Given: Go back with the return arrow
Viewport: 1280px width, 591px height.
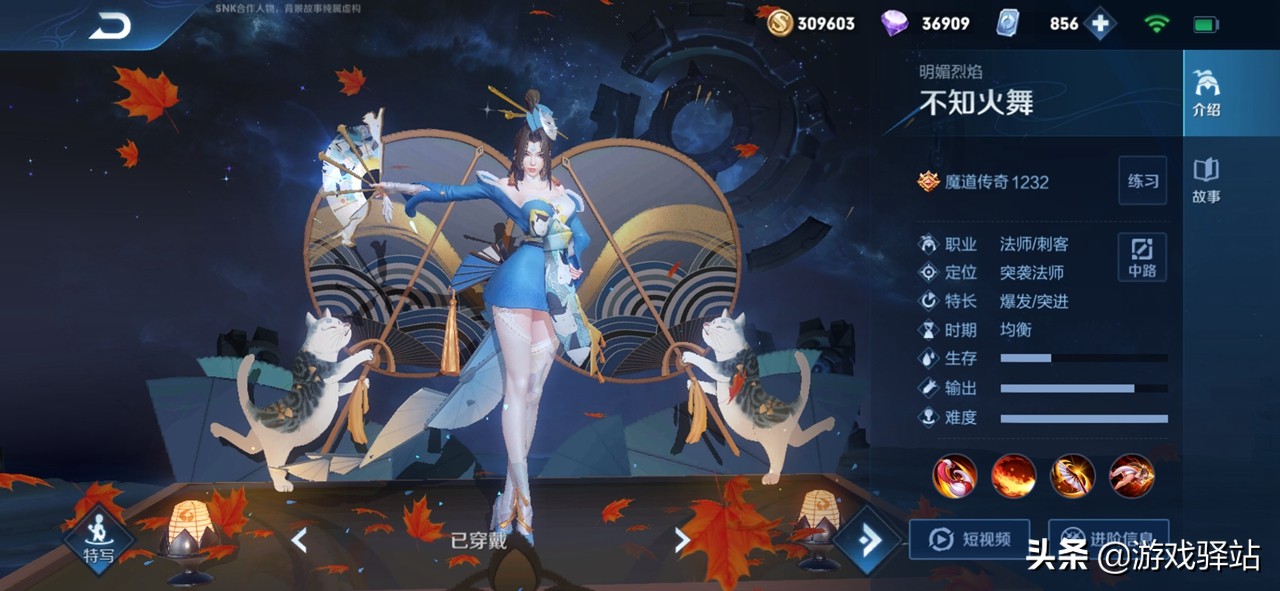Looking at the screenshot, I should pos(110,27).
